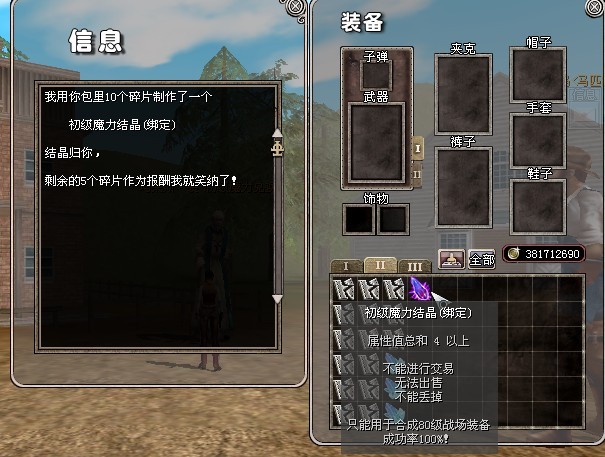Close the 信息 message window
This screenshot has width=605, height=457.
(296, 7)
